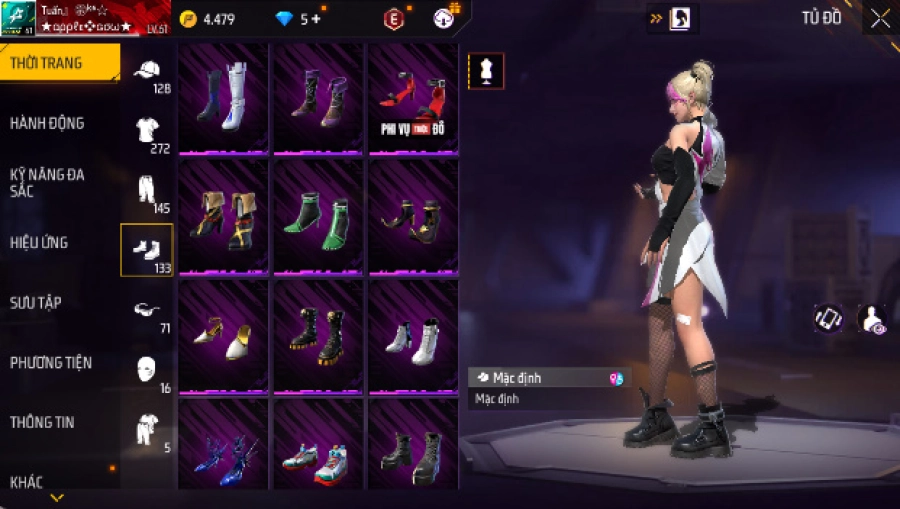Open the pants category
The image size is (900, 509).
(x=147, y=189)
